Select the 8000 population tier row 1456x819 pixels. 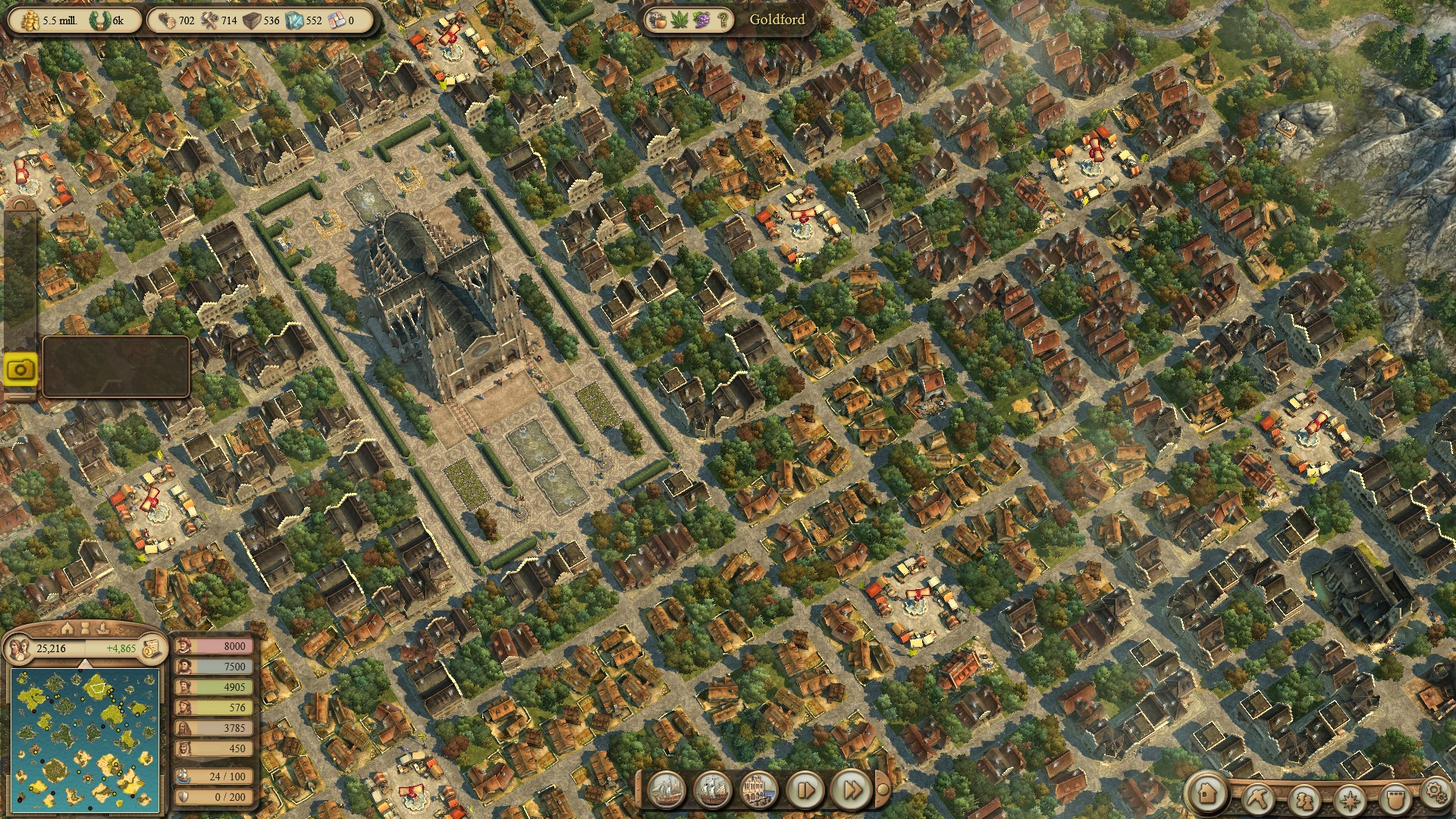point(215,646)
